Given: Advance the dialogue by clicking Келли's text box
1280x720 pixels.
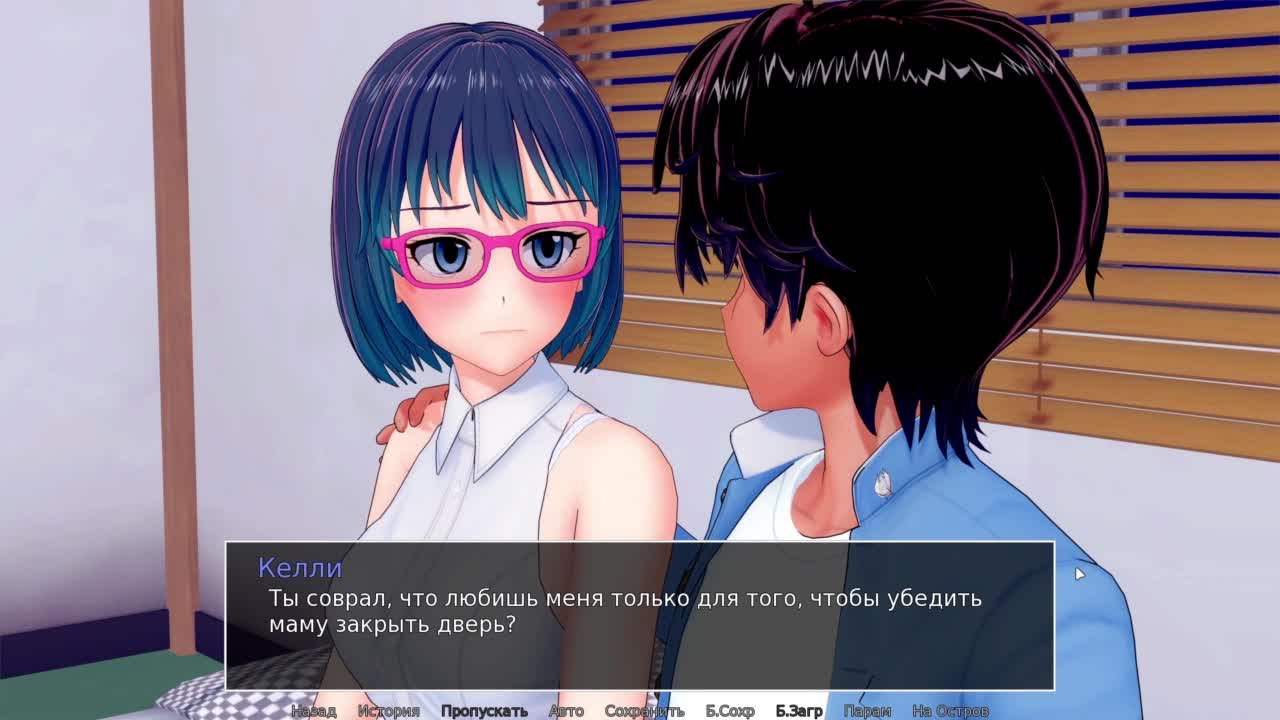Looking at the screenshot, I should click(x=640, y=615).
